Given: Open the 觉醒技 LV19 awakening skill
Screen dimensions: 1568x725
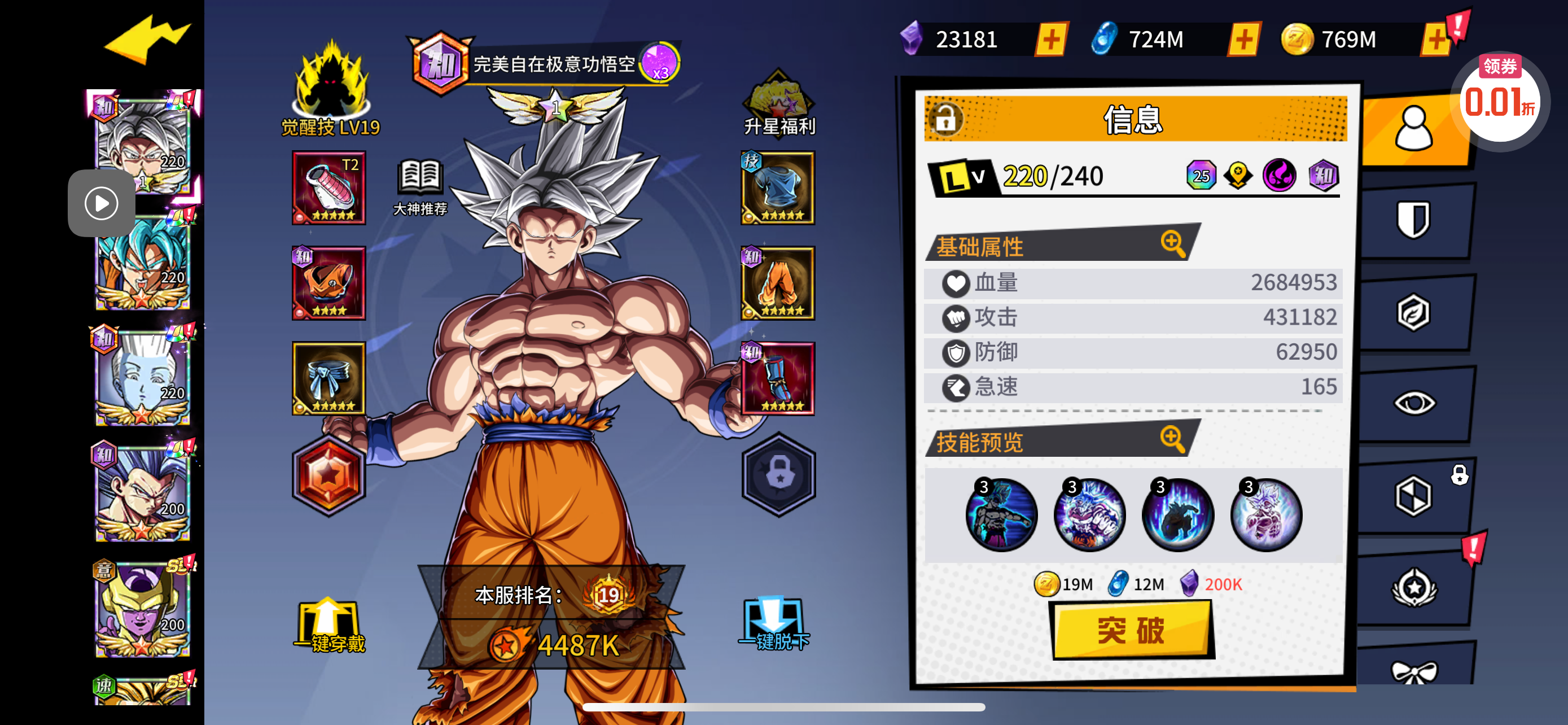Looking at the screenshot, I should pos(331,88).
